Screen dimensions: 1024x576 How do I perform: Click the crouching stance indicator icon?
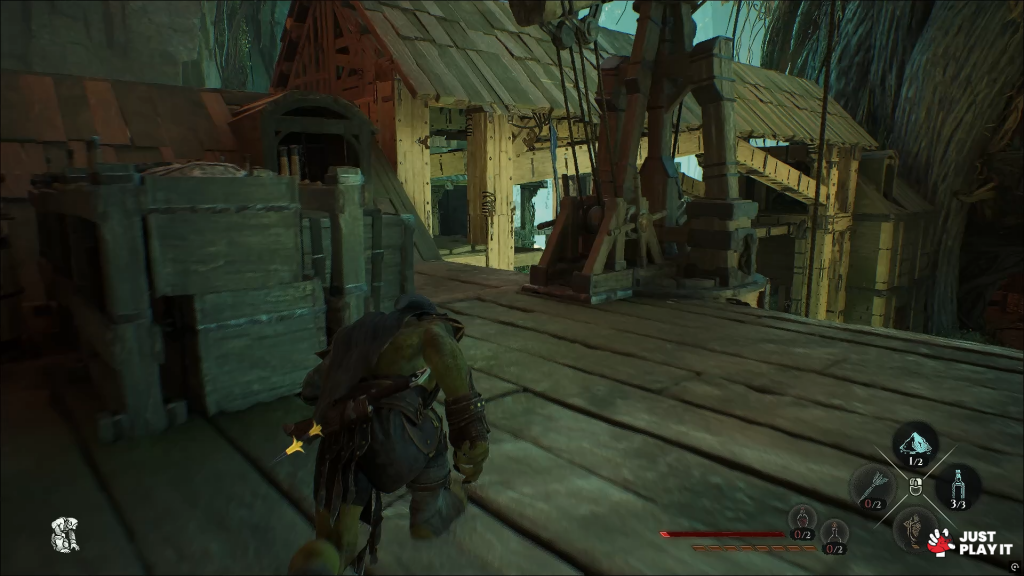pos(66,533)
